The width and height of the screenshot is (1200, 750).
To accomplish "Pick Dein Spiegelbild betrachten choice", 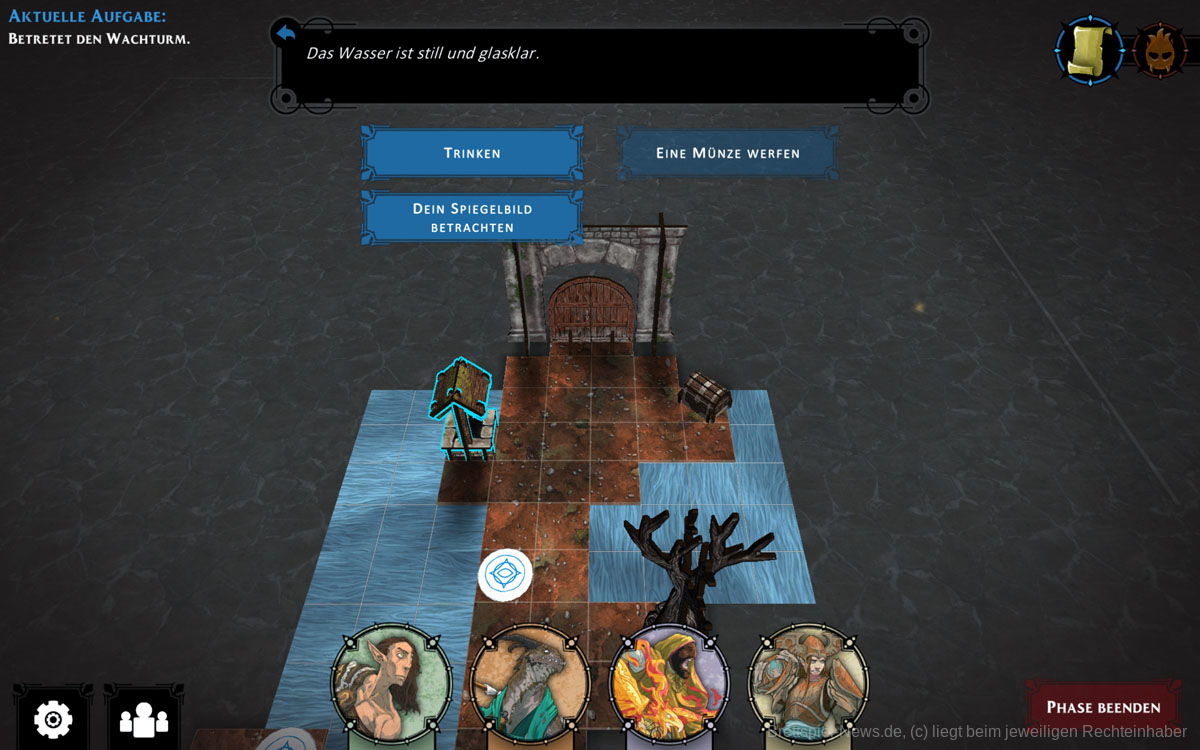I will coord(472,217).
